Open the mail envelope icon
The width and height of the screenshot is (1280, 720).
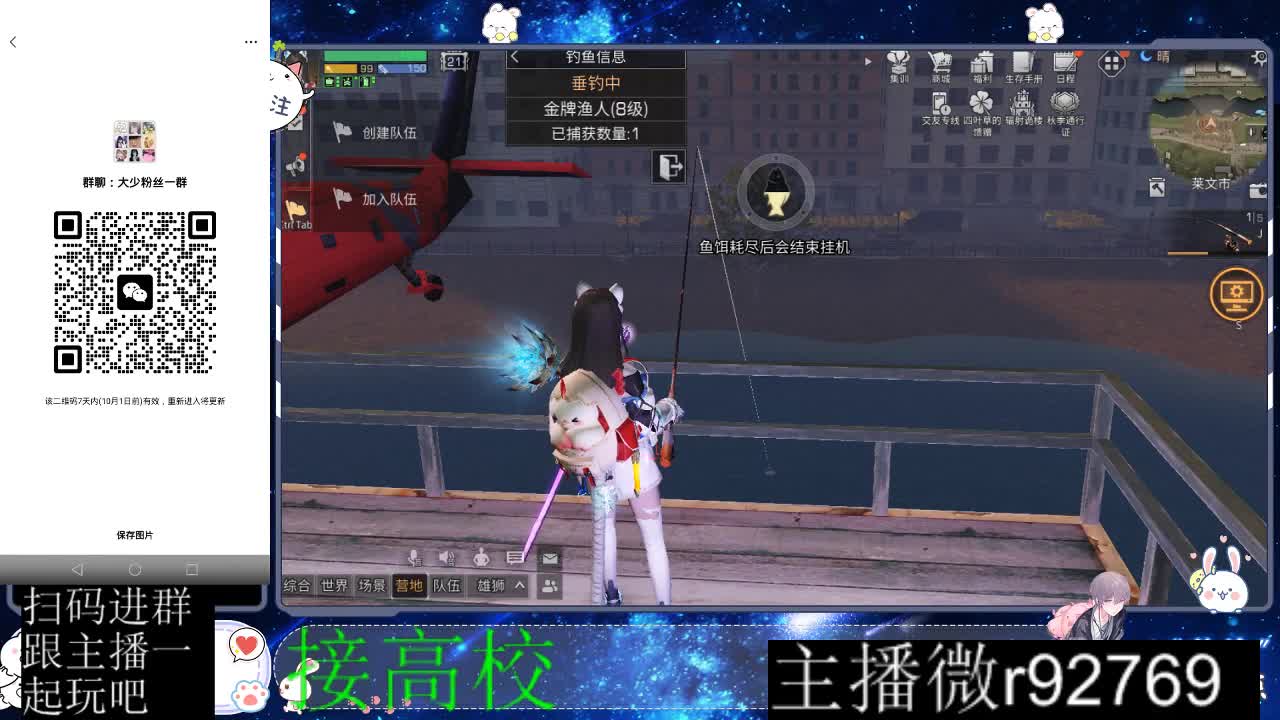coord(549,559)
